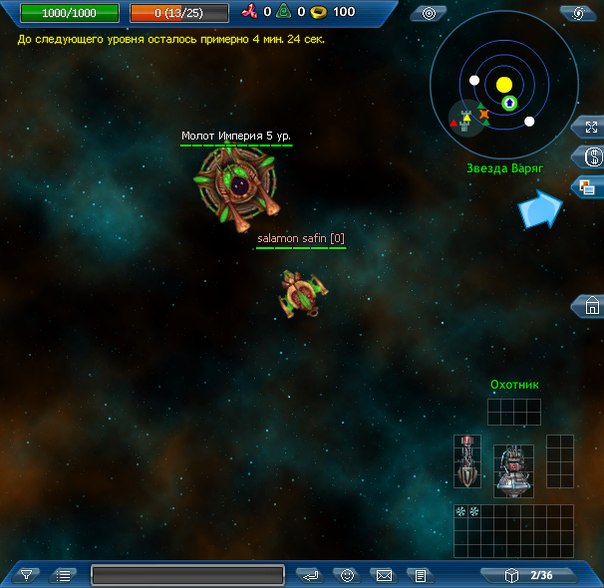The height and width of the screenshot is (588, 604).
Task: Select the engine module in the center slot
Action: click(513, 468)
